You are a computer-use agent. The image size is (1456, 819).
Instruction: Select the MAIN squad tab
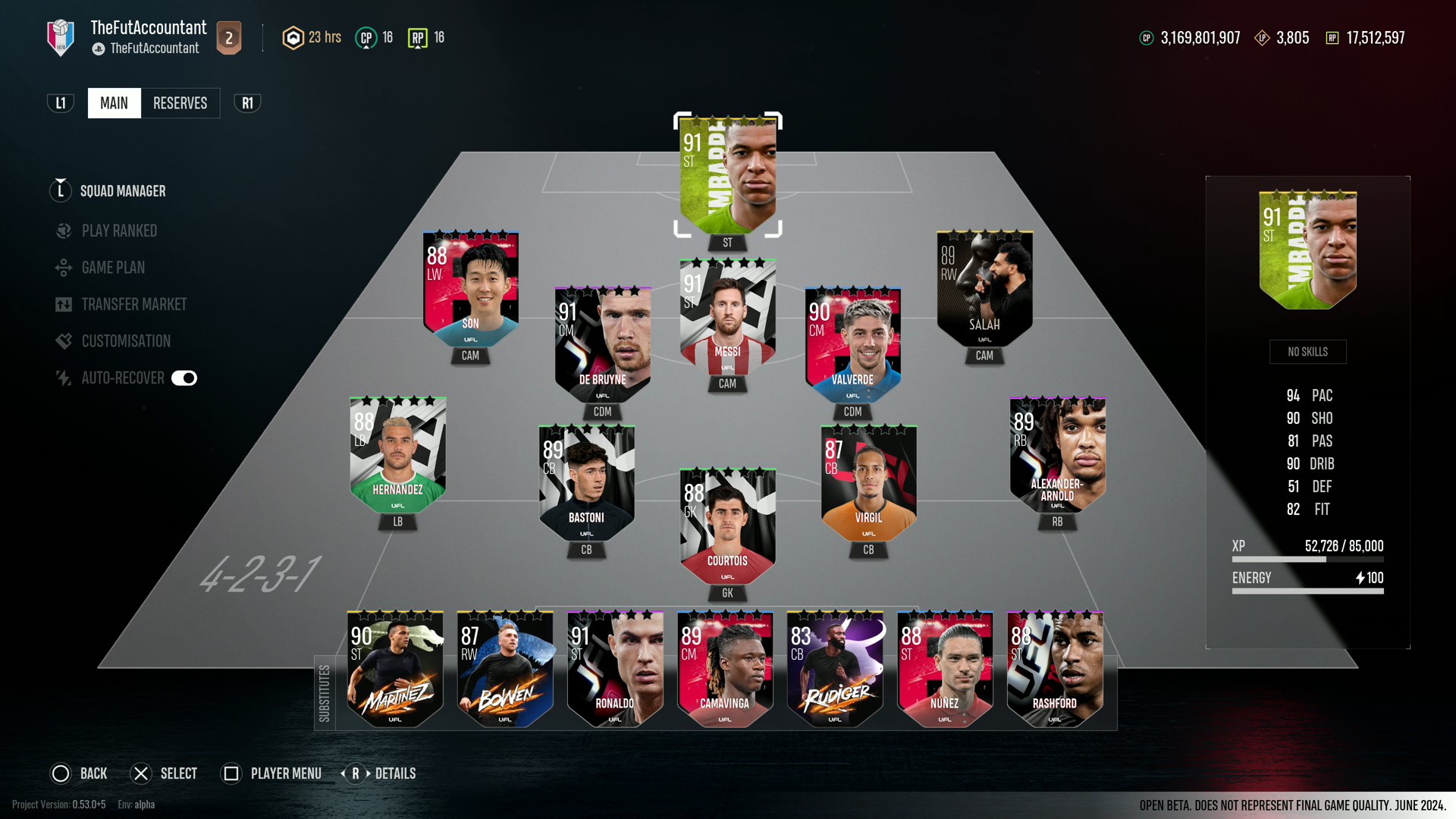[114, 102]
